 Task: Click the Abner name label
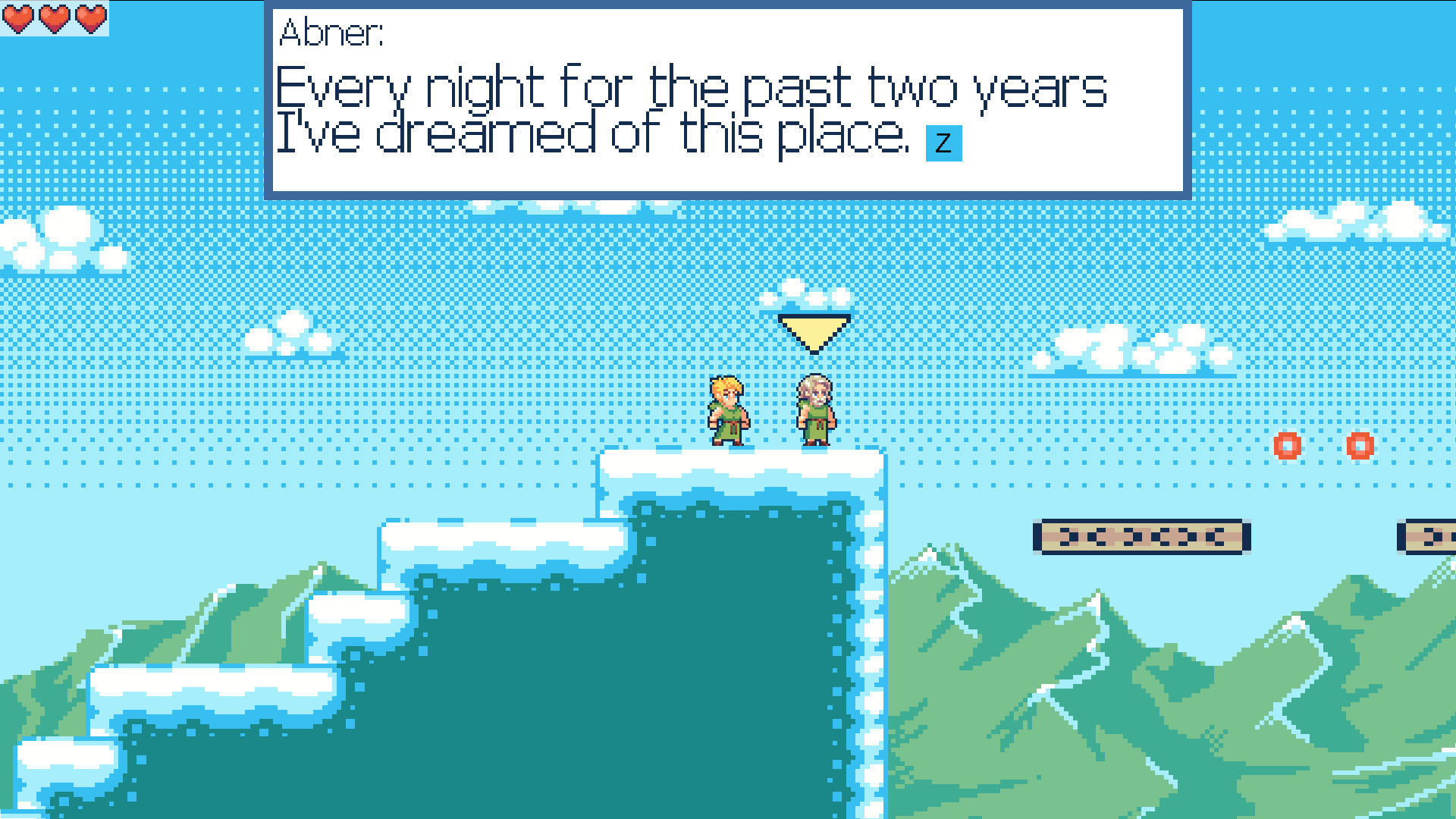click(332, 32)
